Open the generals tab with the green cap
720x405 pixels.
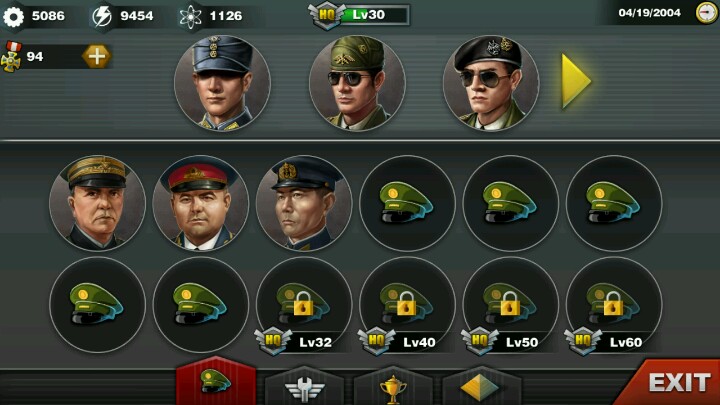(216, 382)
